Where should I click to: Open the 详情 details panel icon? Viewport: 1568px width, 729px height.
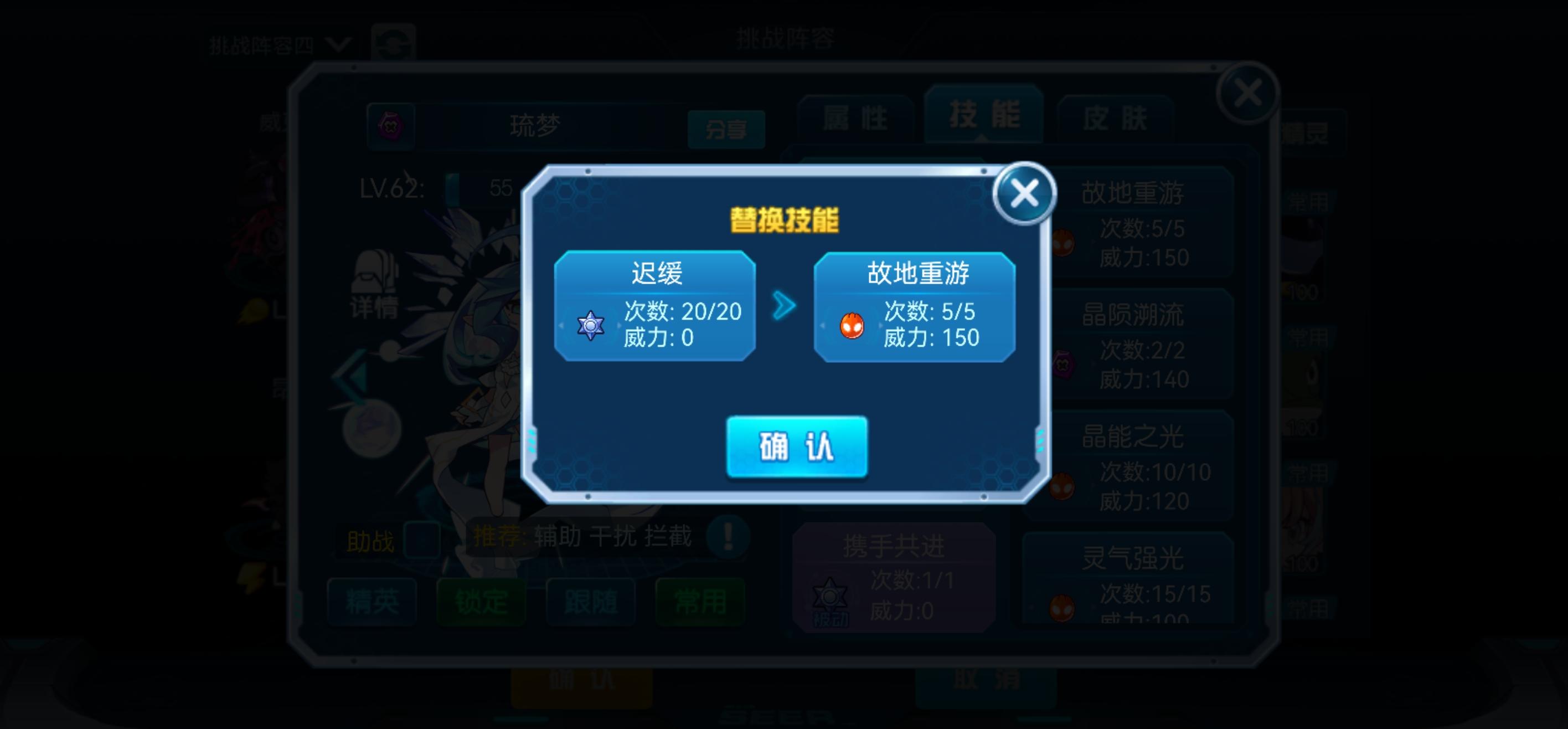(375, 288)
